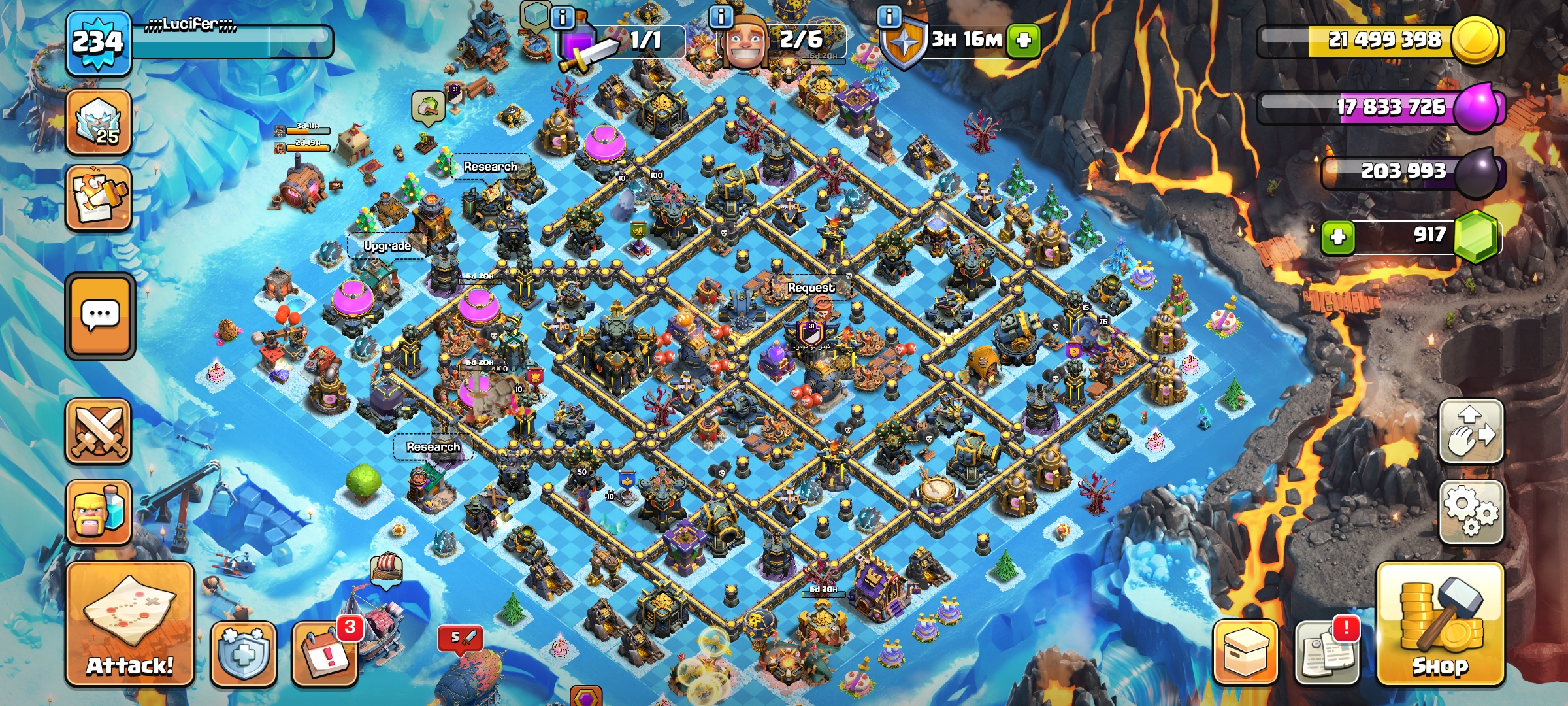Add shield time with green plus

point(1023,41)
